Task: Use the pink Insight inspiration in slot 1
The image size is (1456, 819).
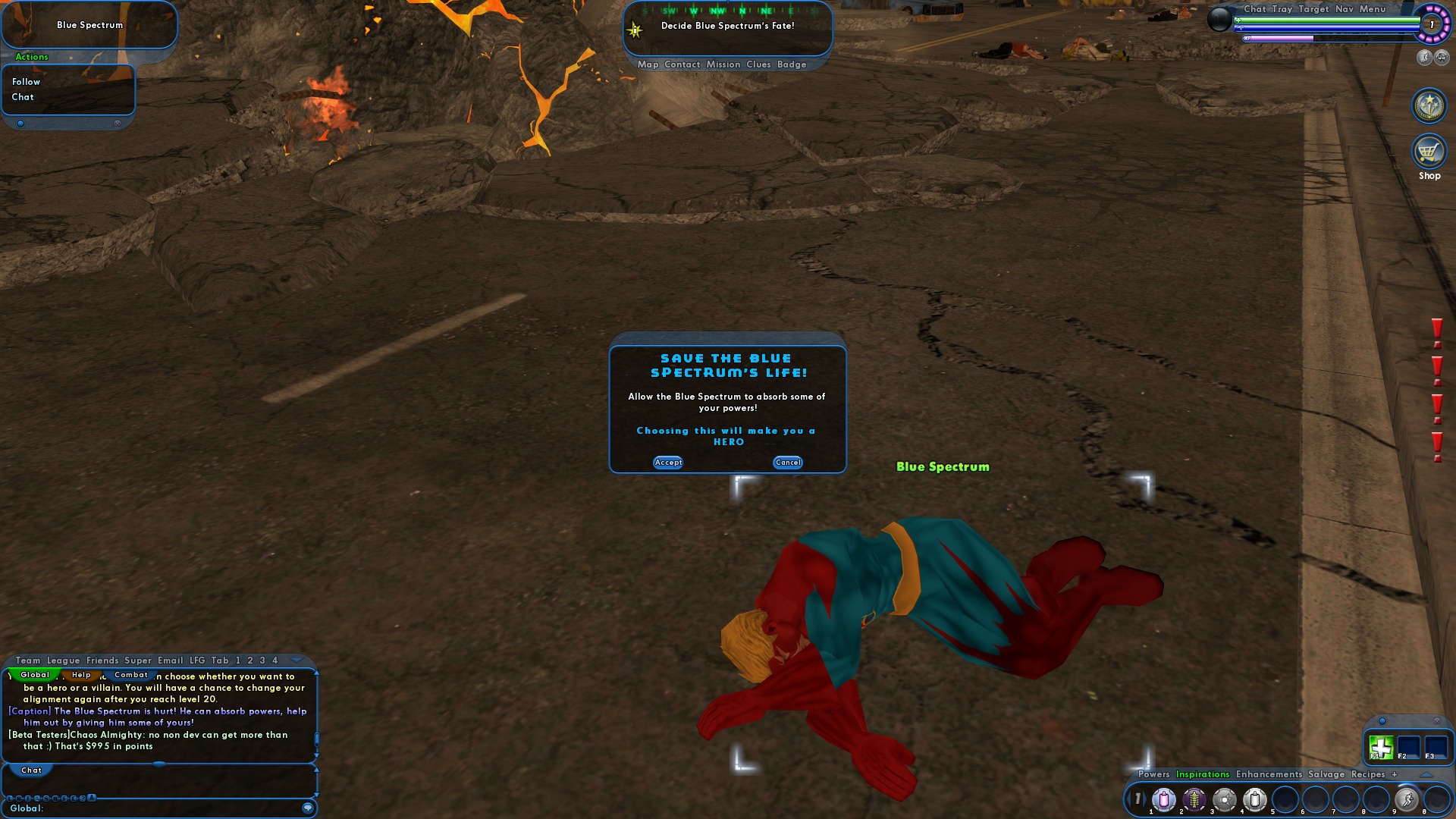Action: 1163,800
